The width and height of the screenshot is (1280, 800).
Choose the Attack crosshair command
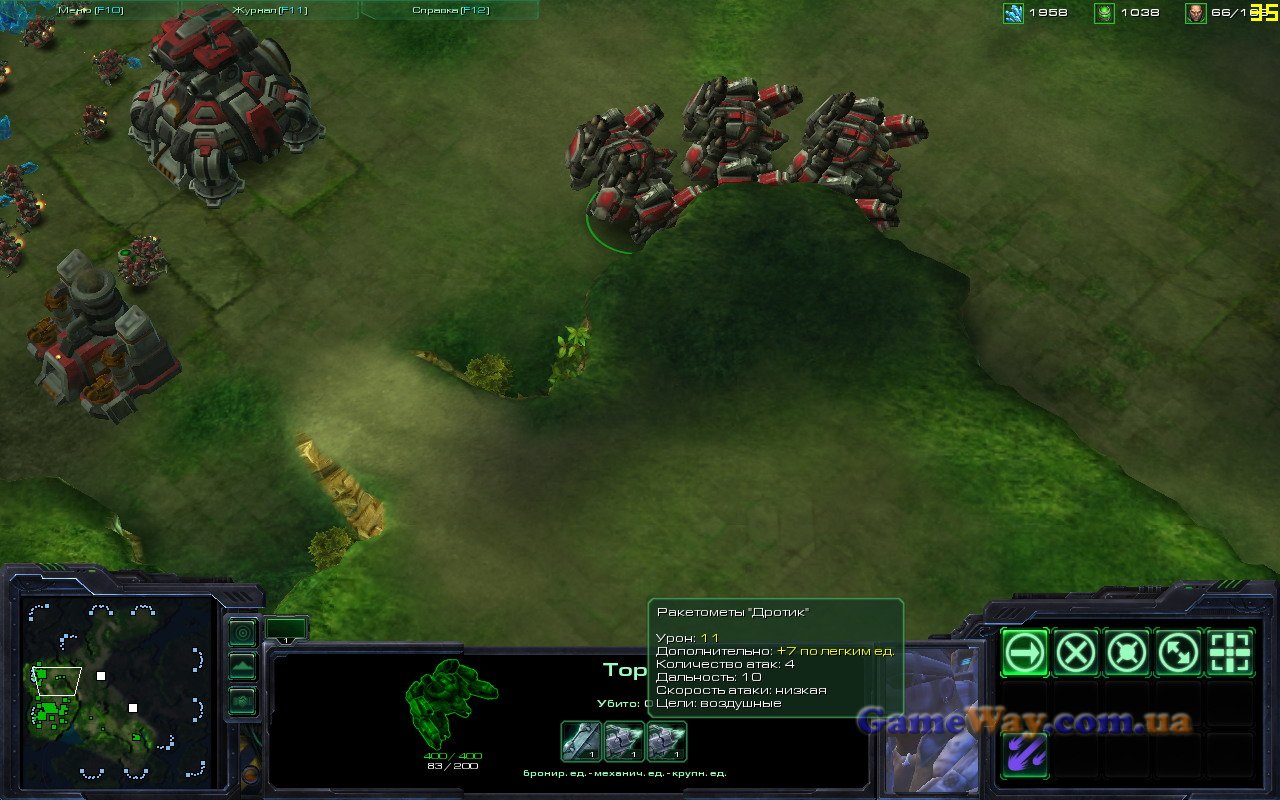[1230, 653]
